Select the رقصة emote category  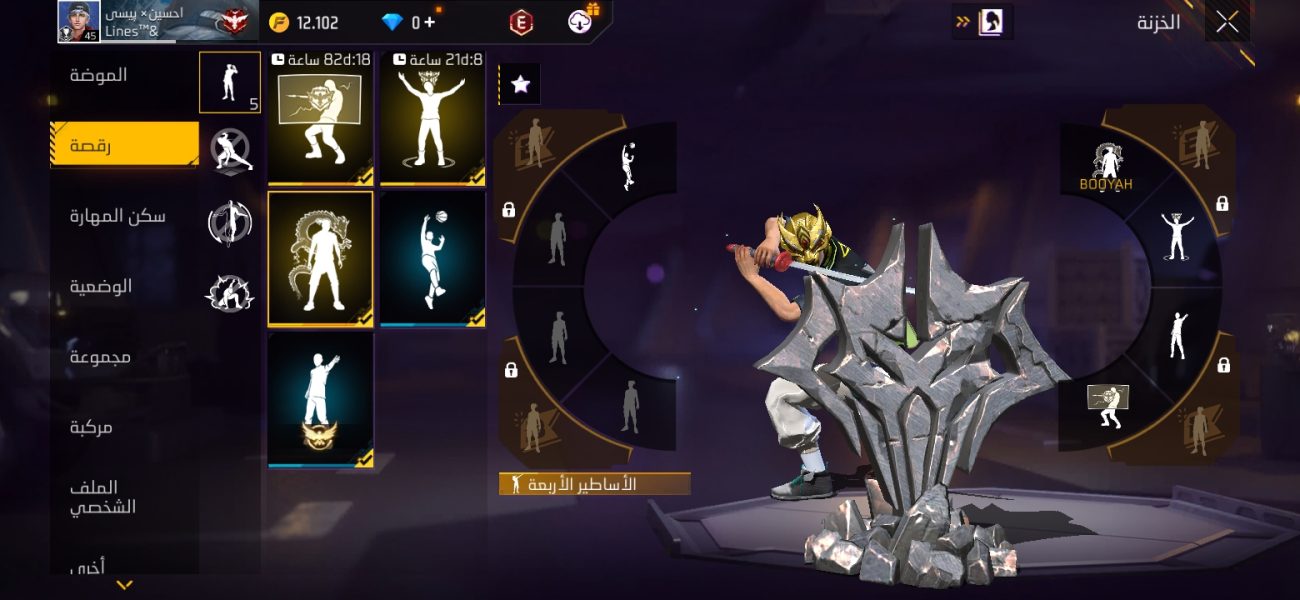(x=124, y=145)
